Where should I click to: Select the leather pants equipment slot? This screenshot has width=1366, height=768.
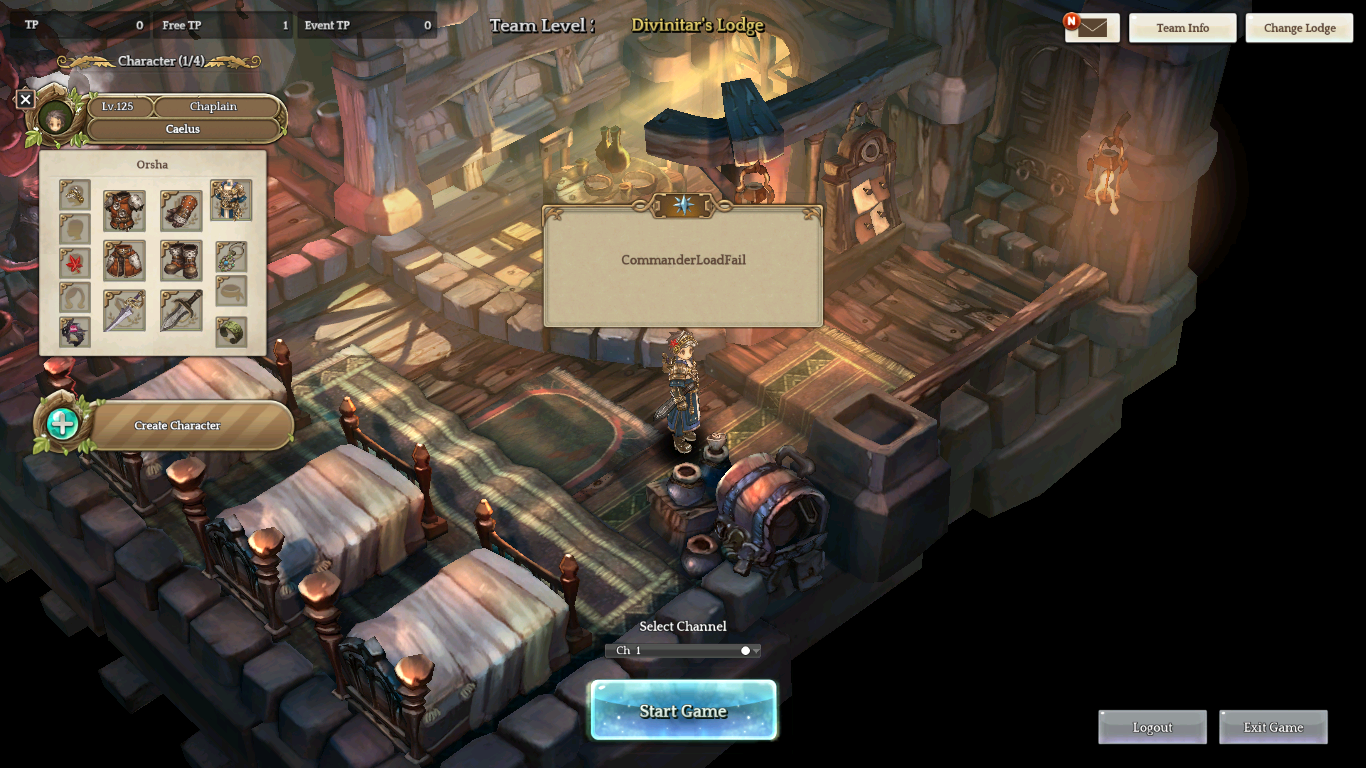124,260
